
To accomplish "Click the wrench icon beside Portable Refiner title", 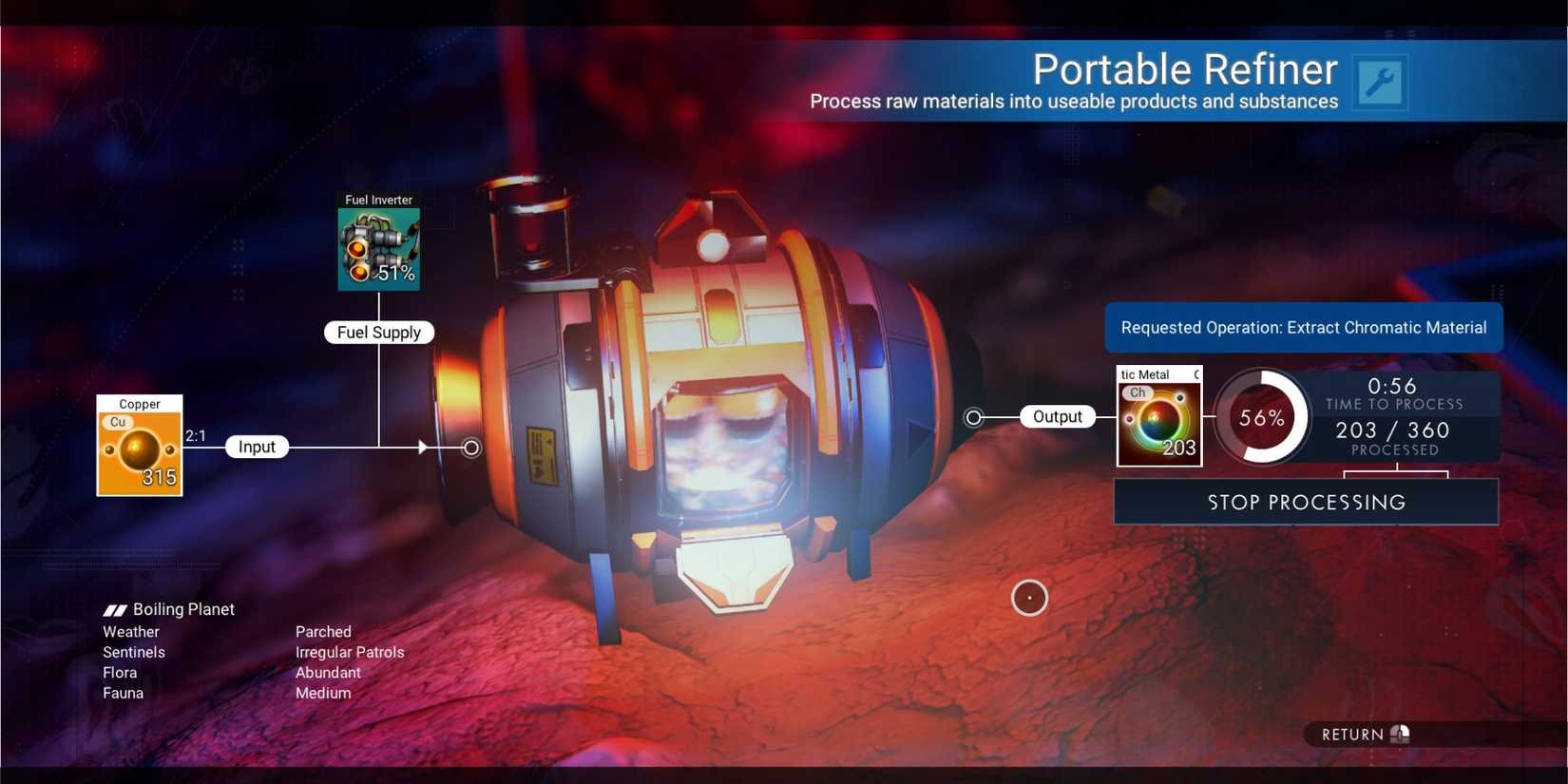I will [x=1379, y=83].
